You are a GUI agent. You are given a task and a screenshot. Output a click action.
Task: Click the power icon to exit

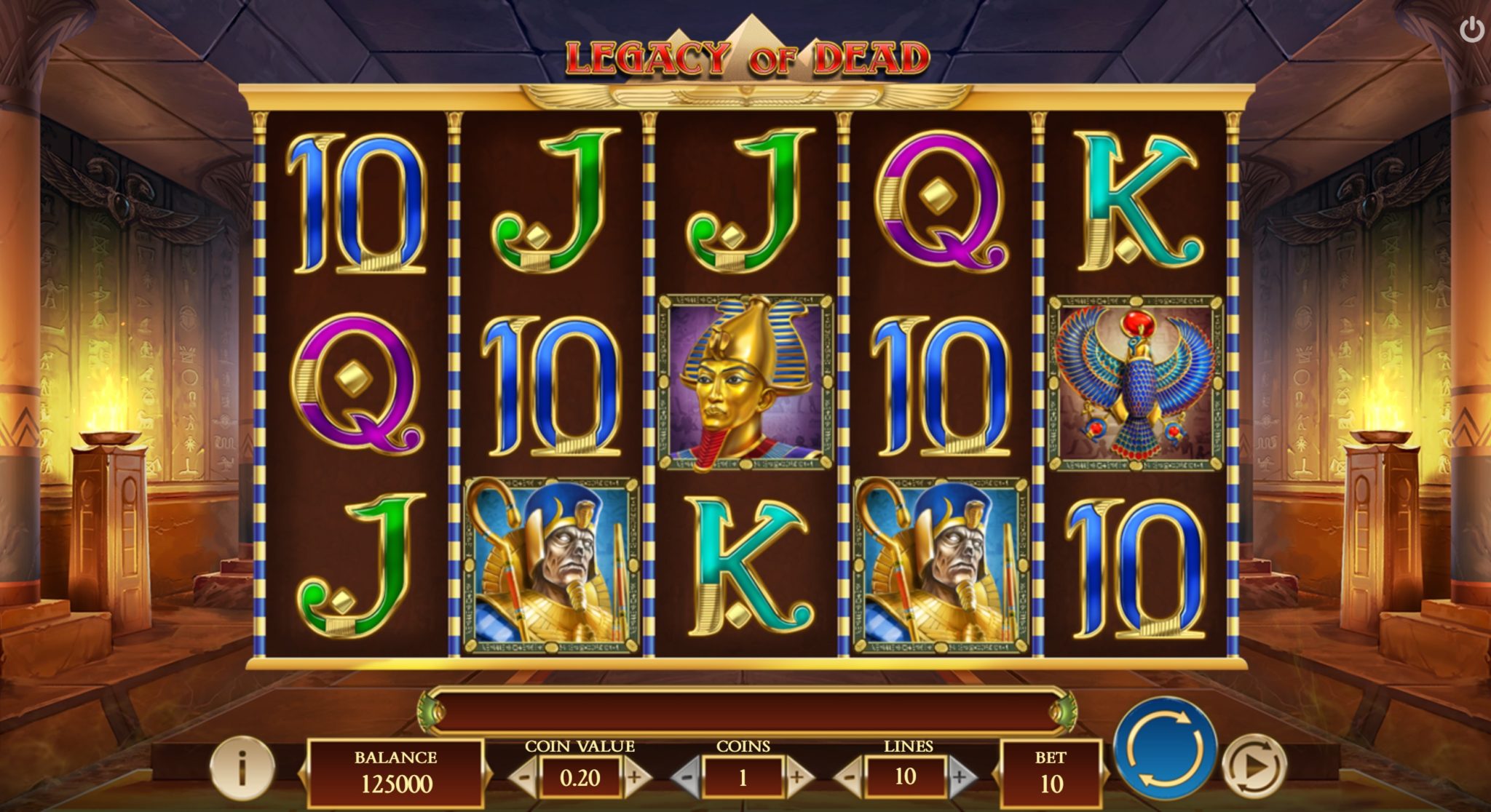(x=1471, y=31)
